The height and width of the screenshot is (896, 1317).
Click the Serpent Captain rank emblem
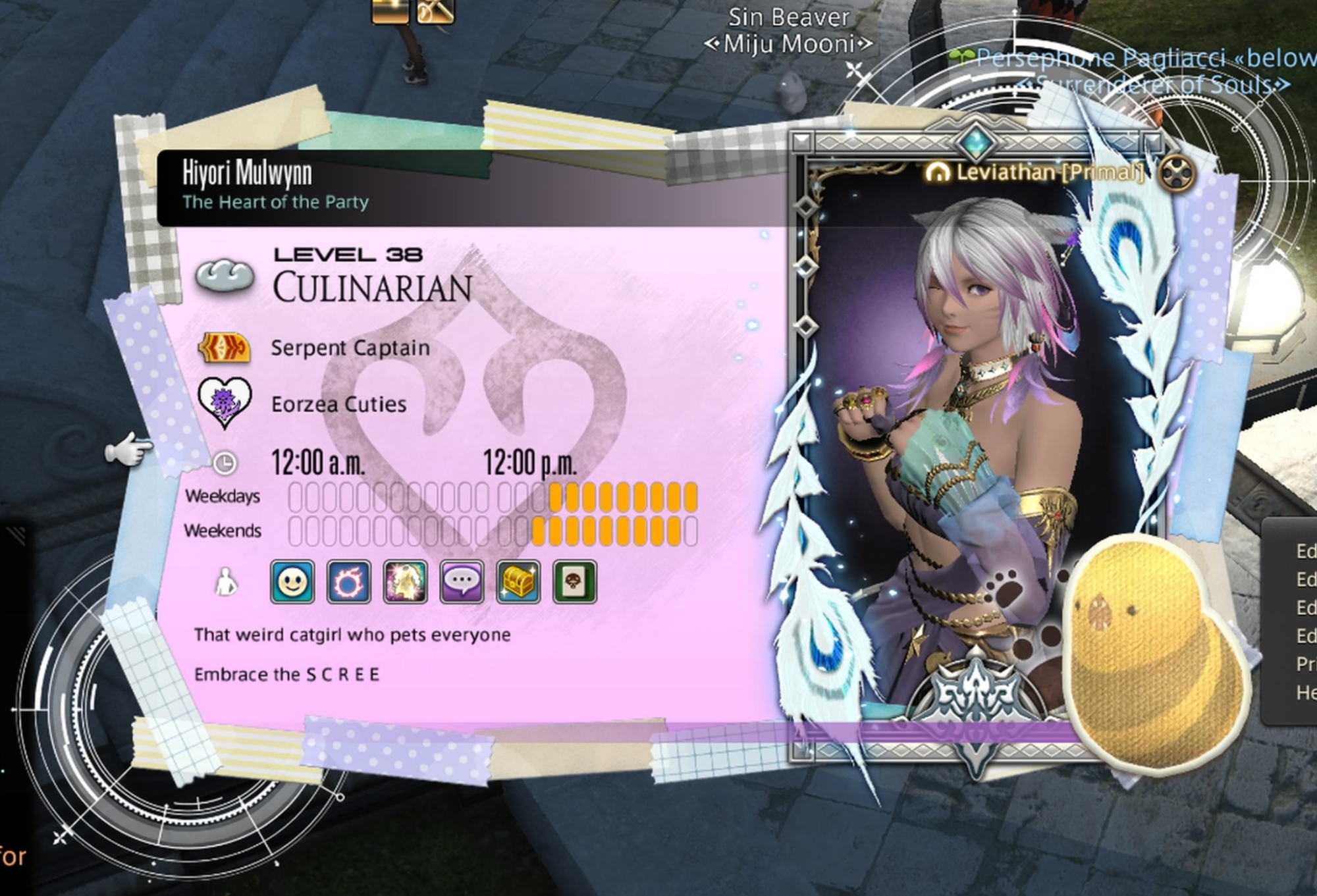225,348
